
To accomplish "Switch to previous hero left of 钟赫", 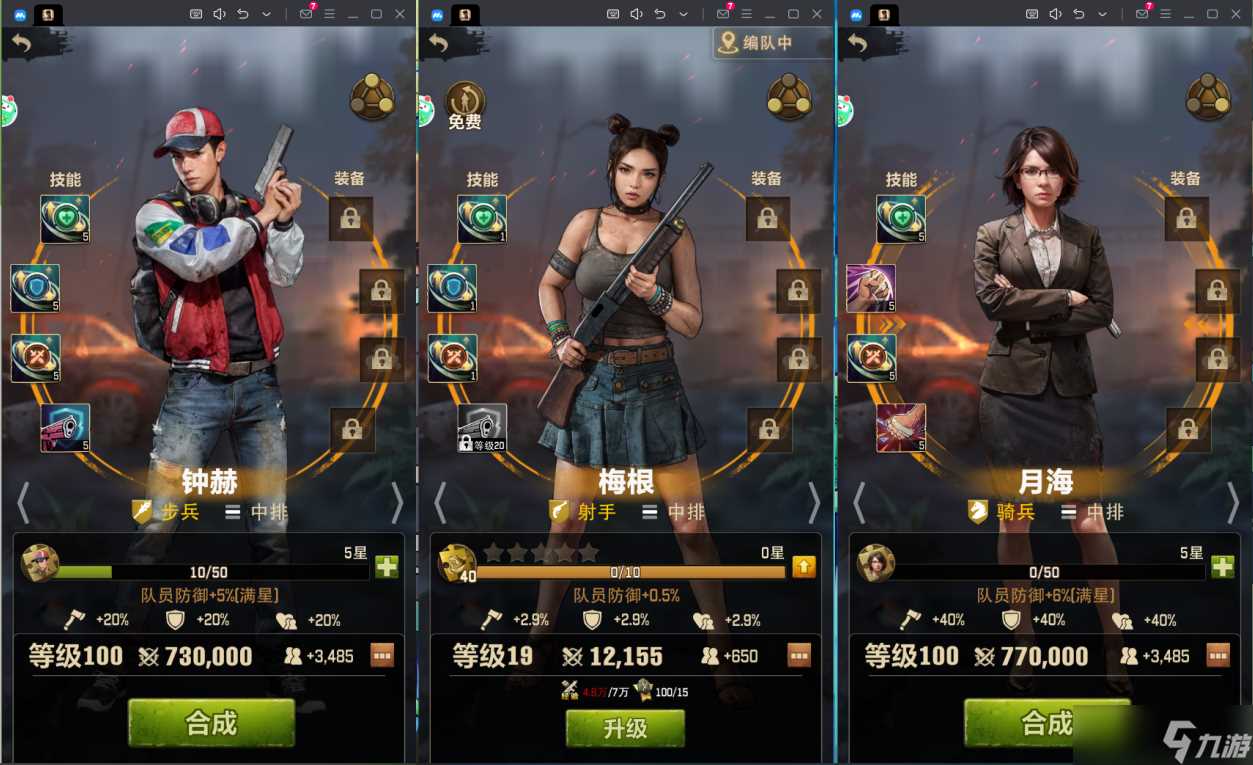I will pyautogui.click(x=22, y=504).
